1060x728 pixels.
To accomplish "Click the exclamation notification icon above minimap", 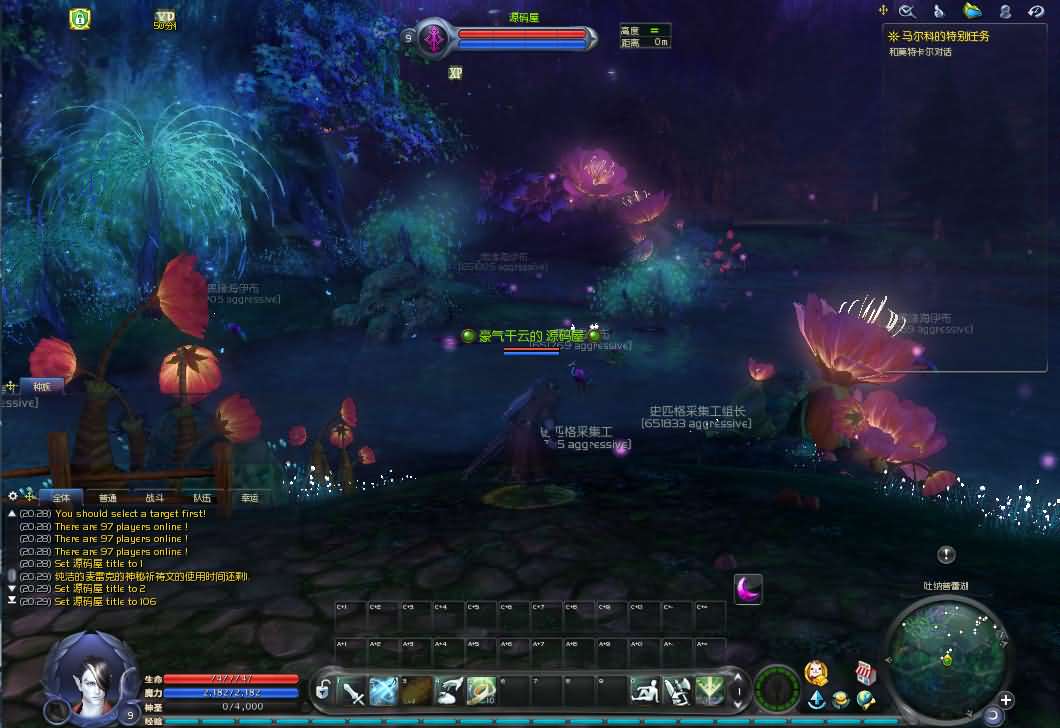I will tap(946, 555).
